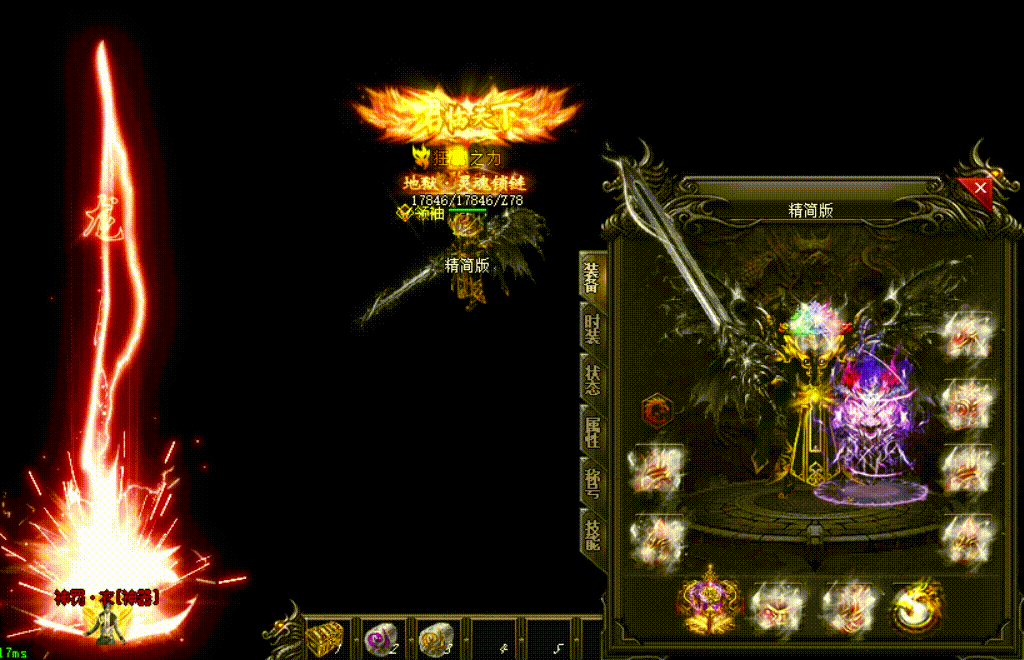Show the 属性 attributes tab
This screenshot has width=1024, height=660.
[591, 431]
